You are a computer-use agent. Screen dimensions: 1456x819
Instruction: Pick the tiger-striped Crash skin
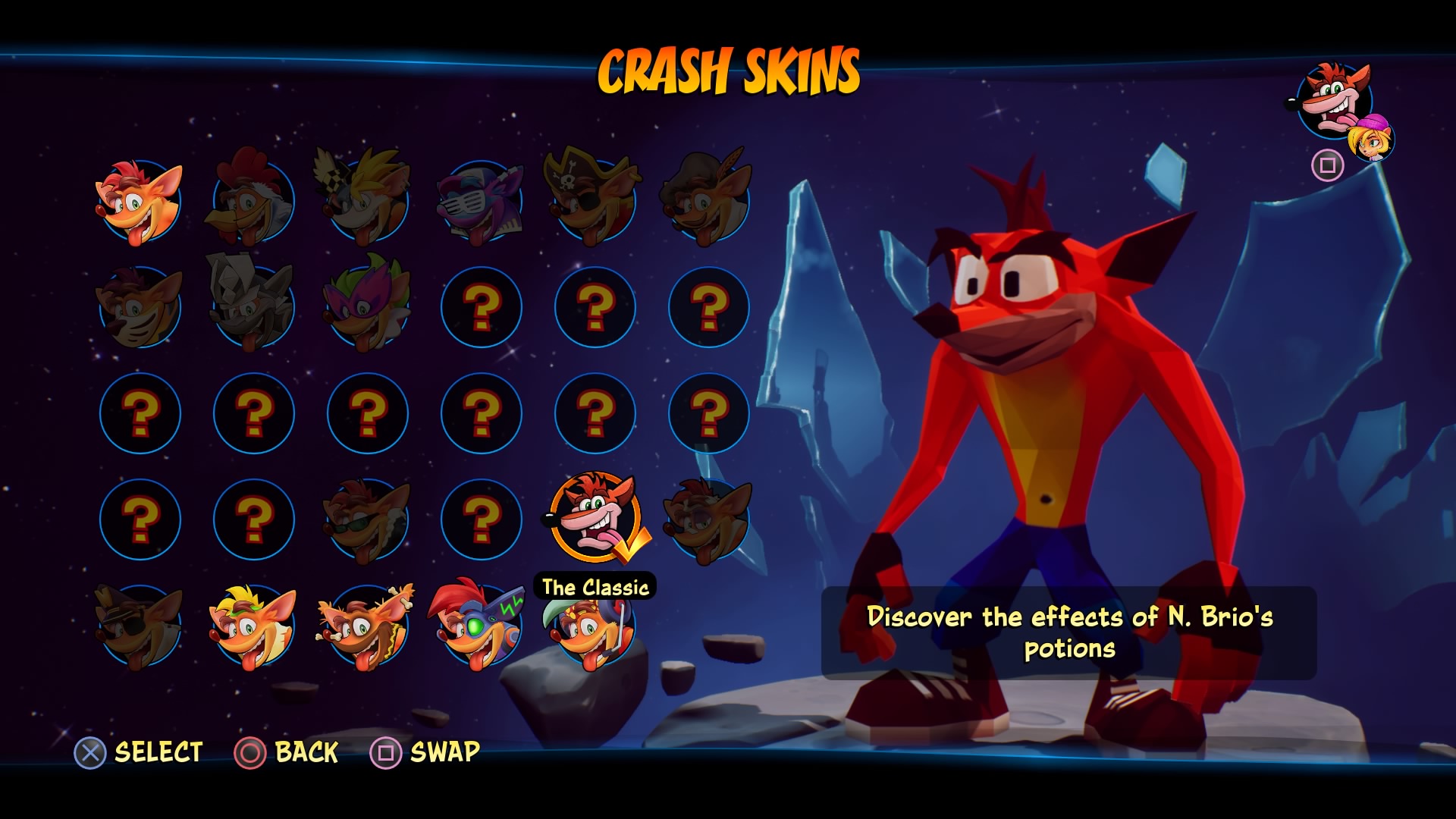[x=140, y=308]
